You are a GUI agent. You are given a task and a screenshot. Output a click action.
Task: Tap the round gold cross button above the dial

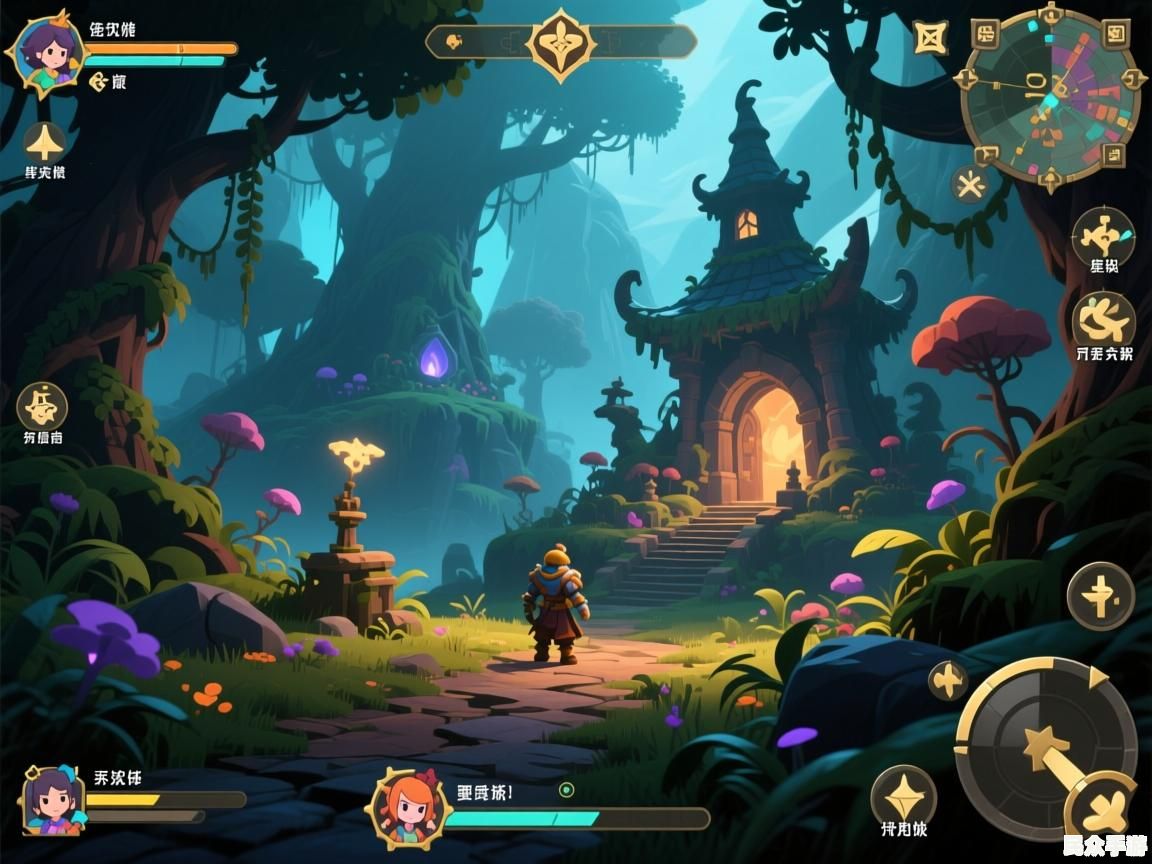tap(1100, 596)
